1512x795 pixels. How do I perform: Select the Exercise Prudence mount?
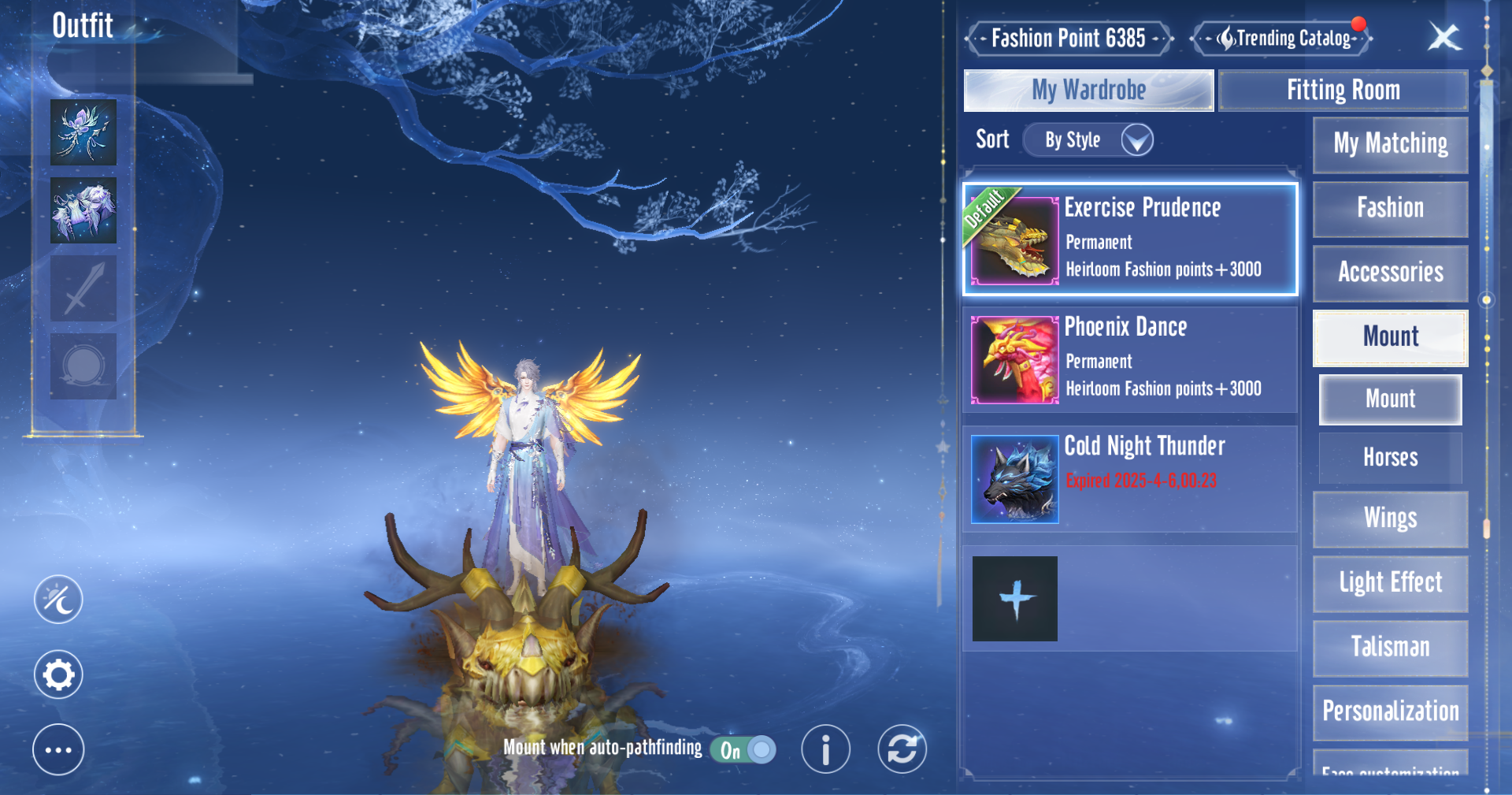(x=1130, y=240)
